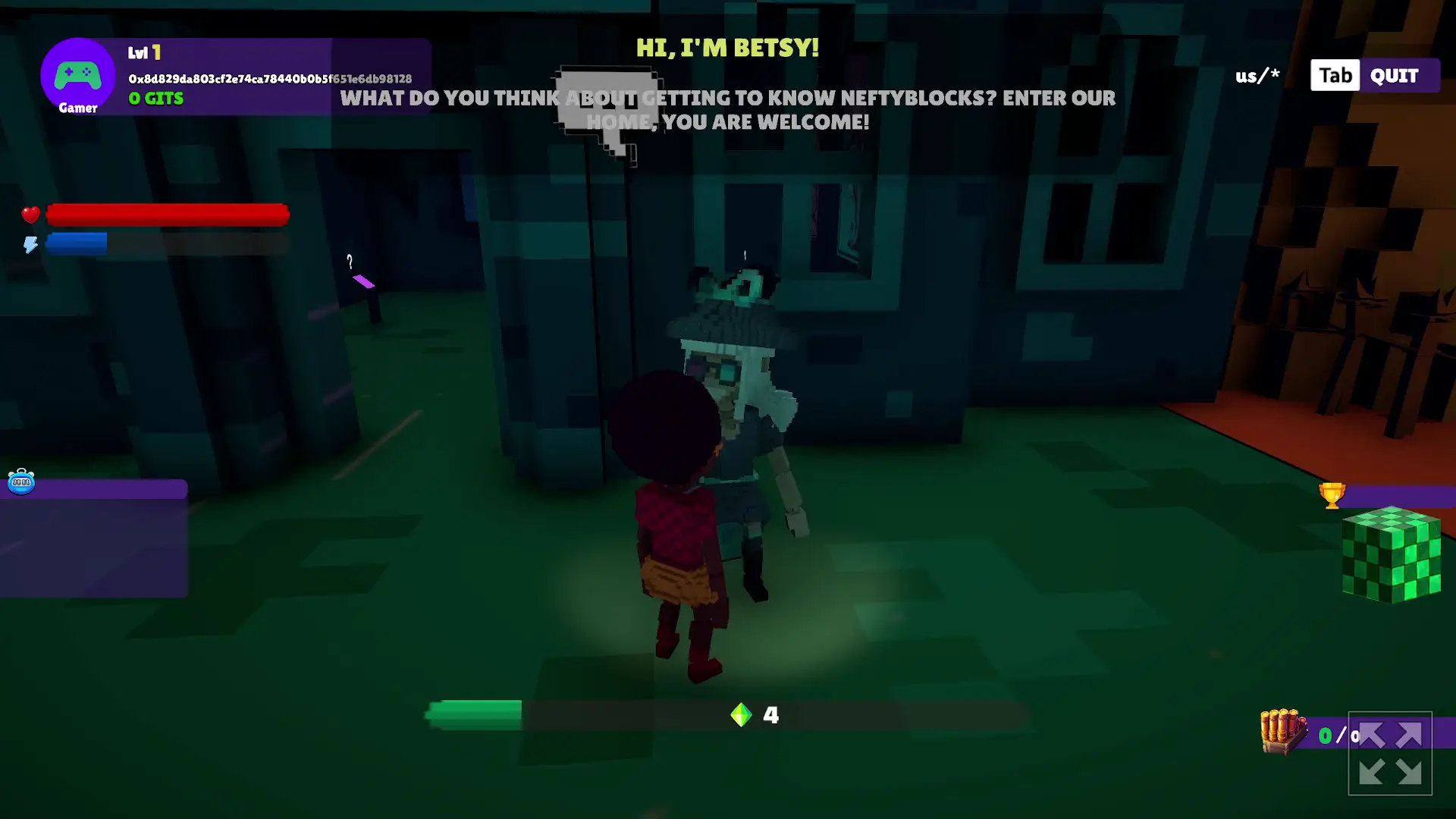Image resolution: width=1456 pixels, height=819 pixels.
Task: Select the heart icon beside the health bar
Action: (x=30, y=215)
